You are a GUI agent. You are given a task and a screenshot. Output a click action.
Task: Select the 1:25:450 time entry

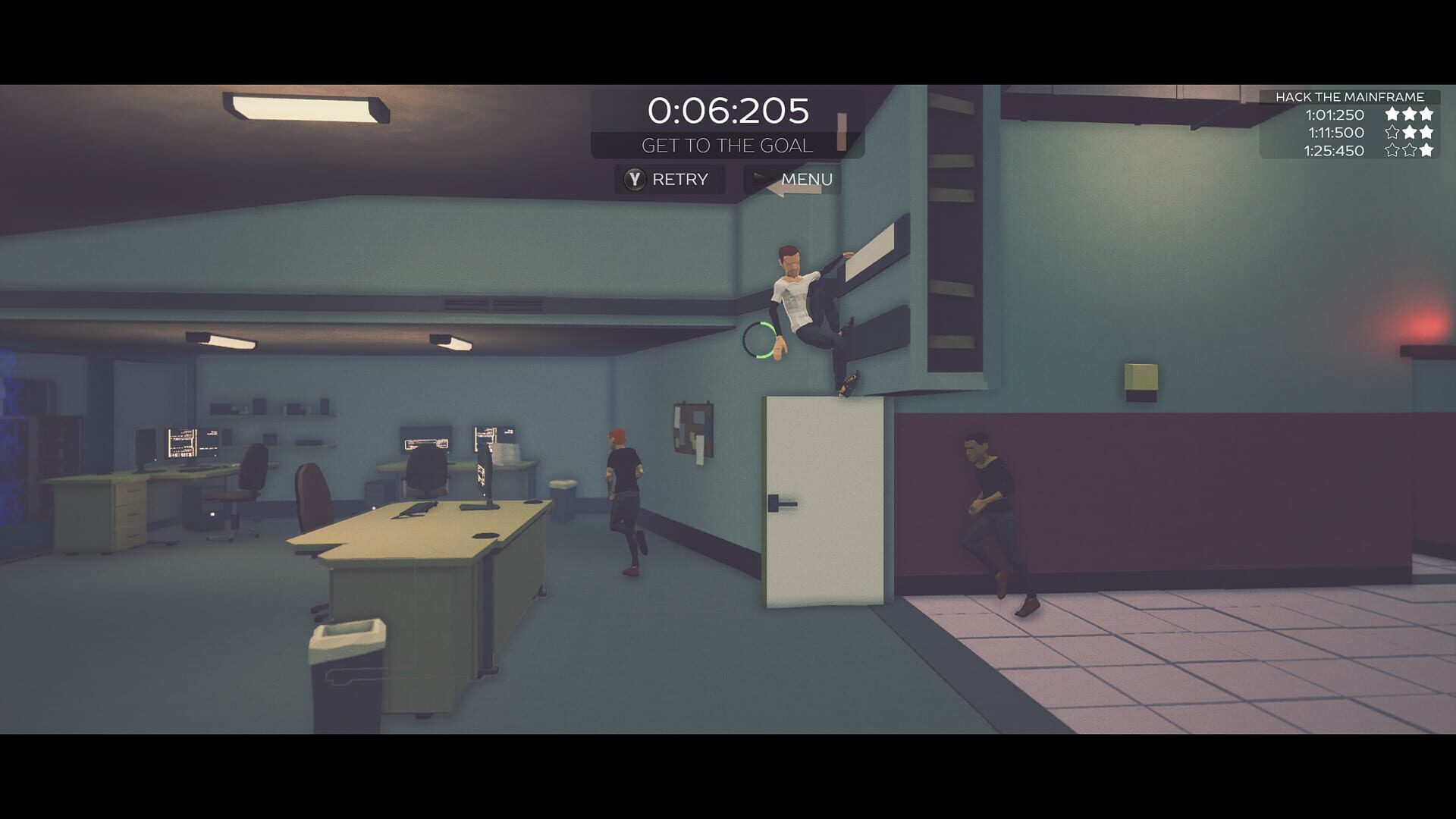click(1333, 151)
